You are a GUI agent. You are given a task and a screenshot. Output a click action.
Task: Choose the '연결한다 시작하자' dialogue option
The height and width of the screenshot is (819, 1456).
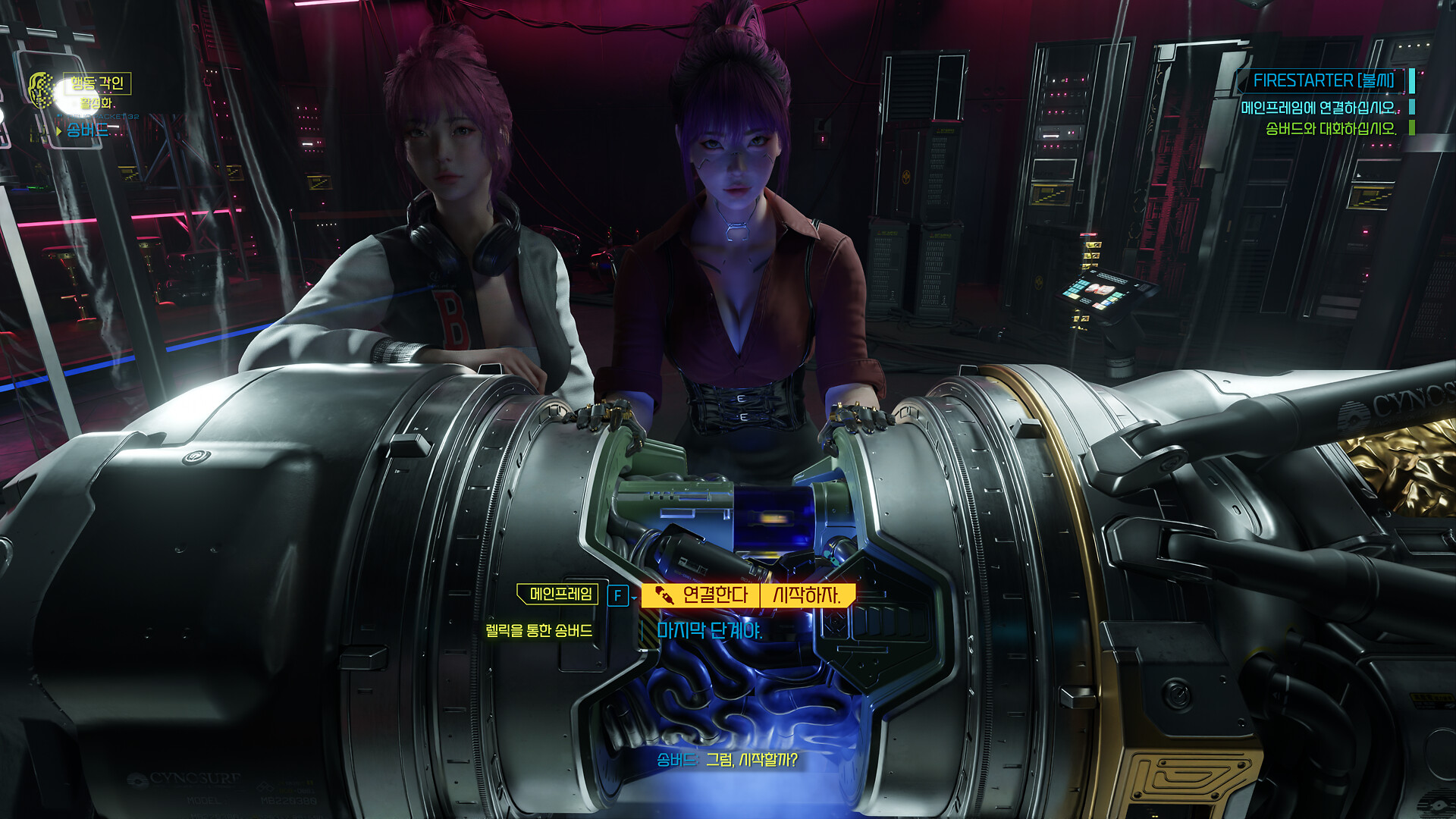748,595
